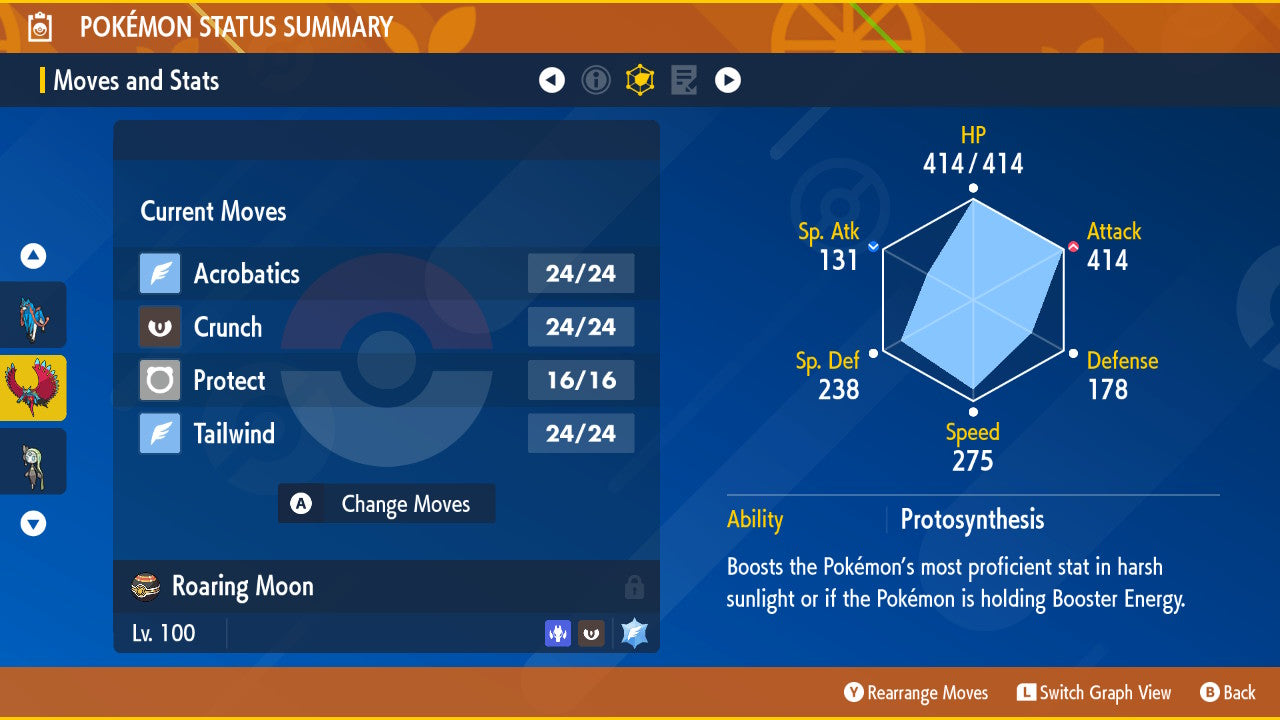The height and width of the screenshot is (720, 1280).
Task: Select the Moves and Stats tab
Action: click(136, 80)
